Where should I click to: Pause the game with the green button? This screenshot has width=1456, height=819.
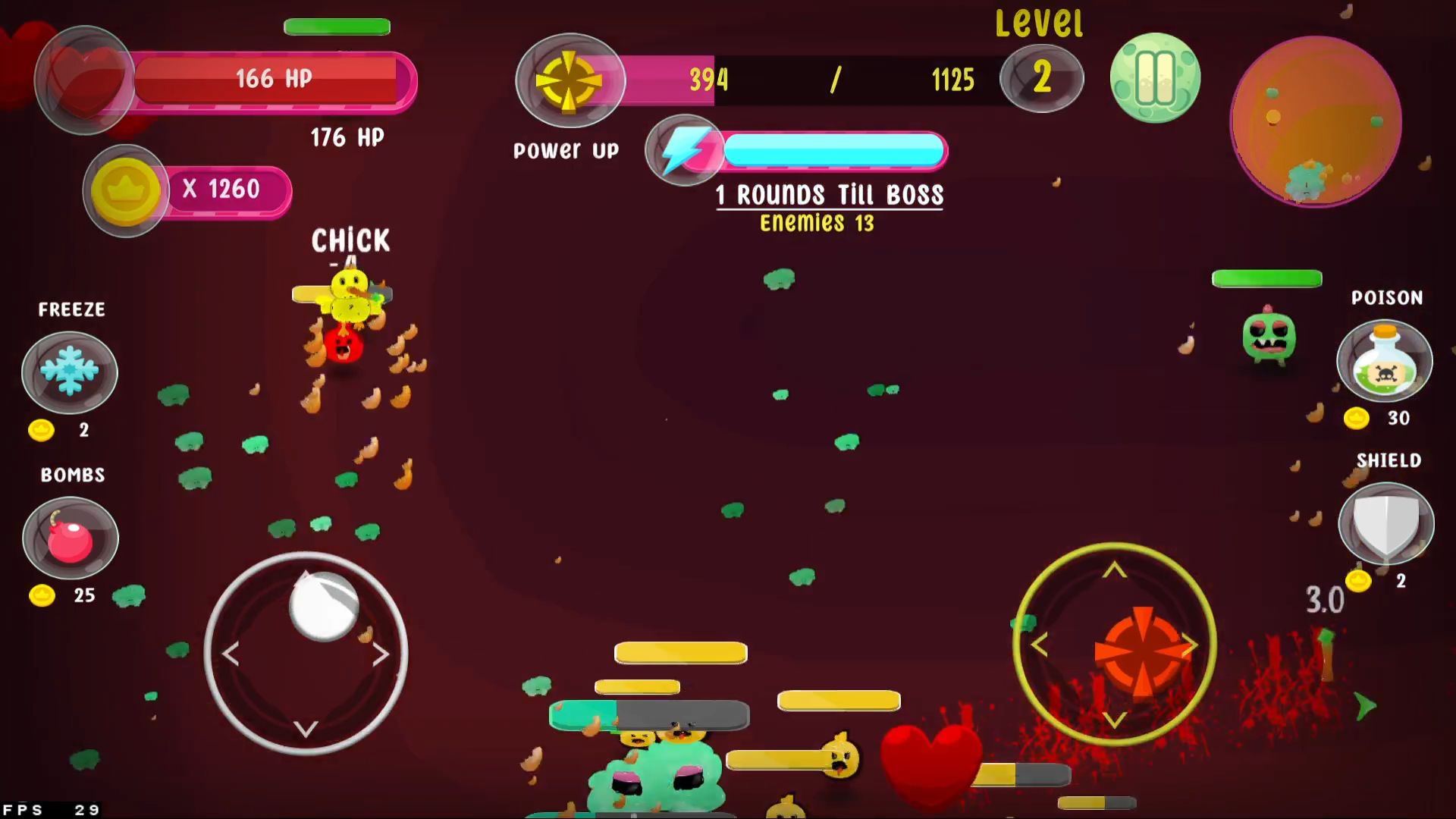coord(1154,78)
